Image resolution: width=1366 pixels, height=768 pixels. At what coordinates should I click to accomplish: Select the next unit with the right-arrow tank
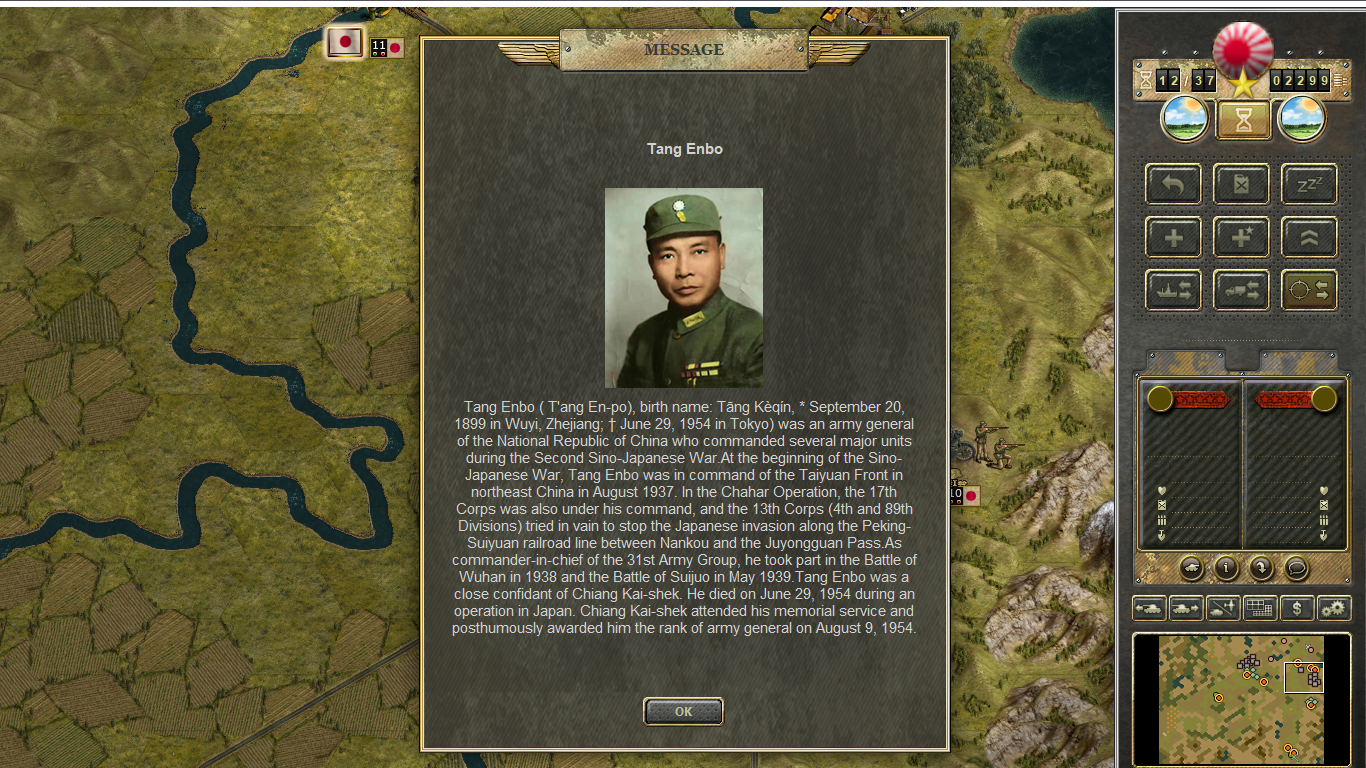tap(1186, 608)
